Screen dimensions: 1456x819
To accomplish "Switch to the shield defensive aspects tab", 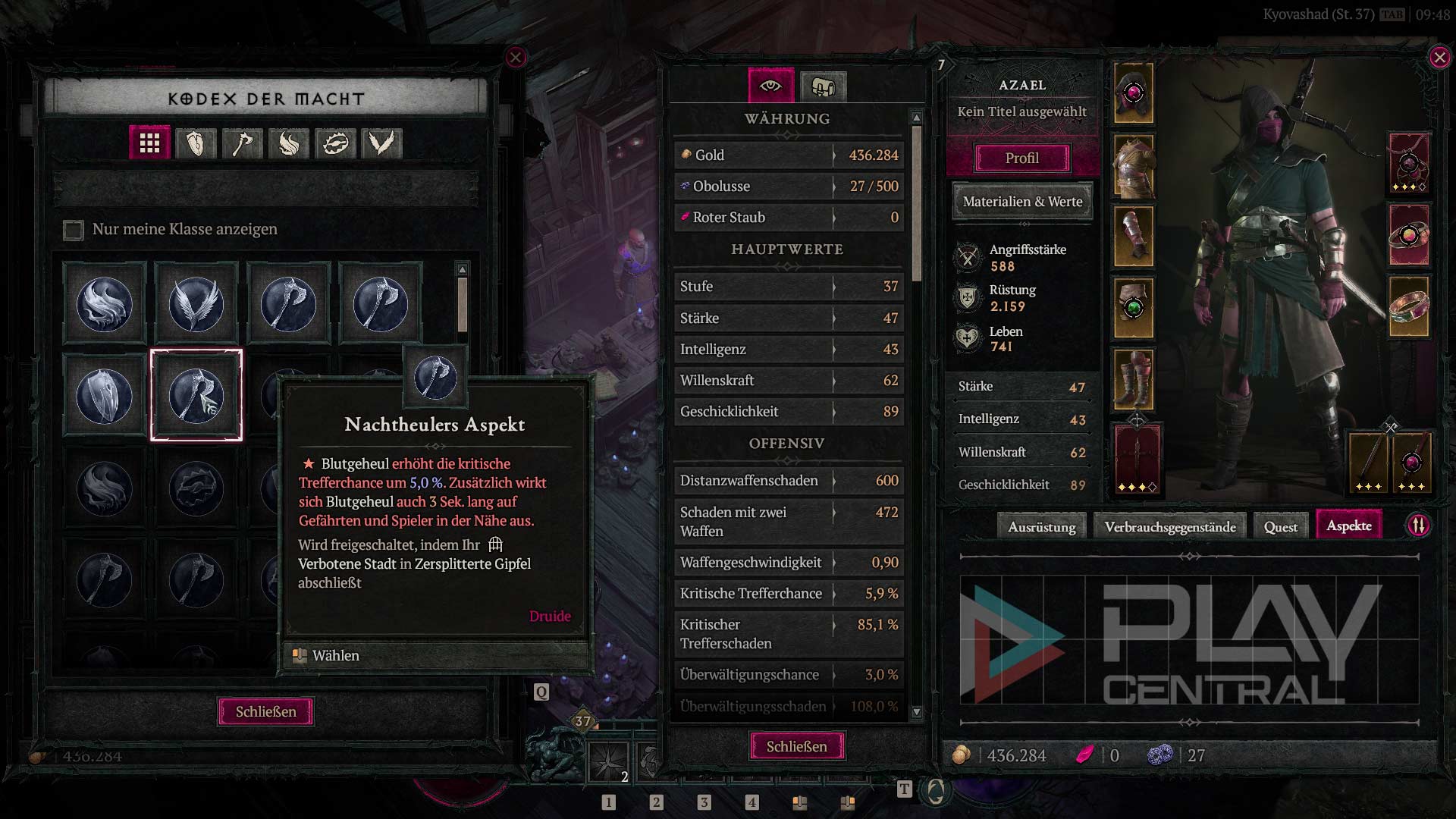I will click(x=196, y=143).
